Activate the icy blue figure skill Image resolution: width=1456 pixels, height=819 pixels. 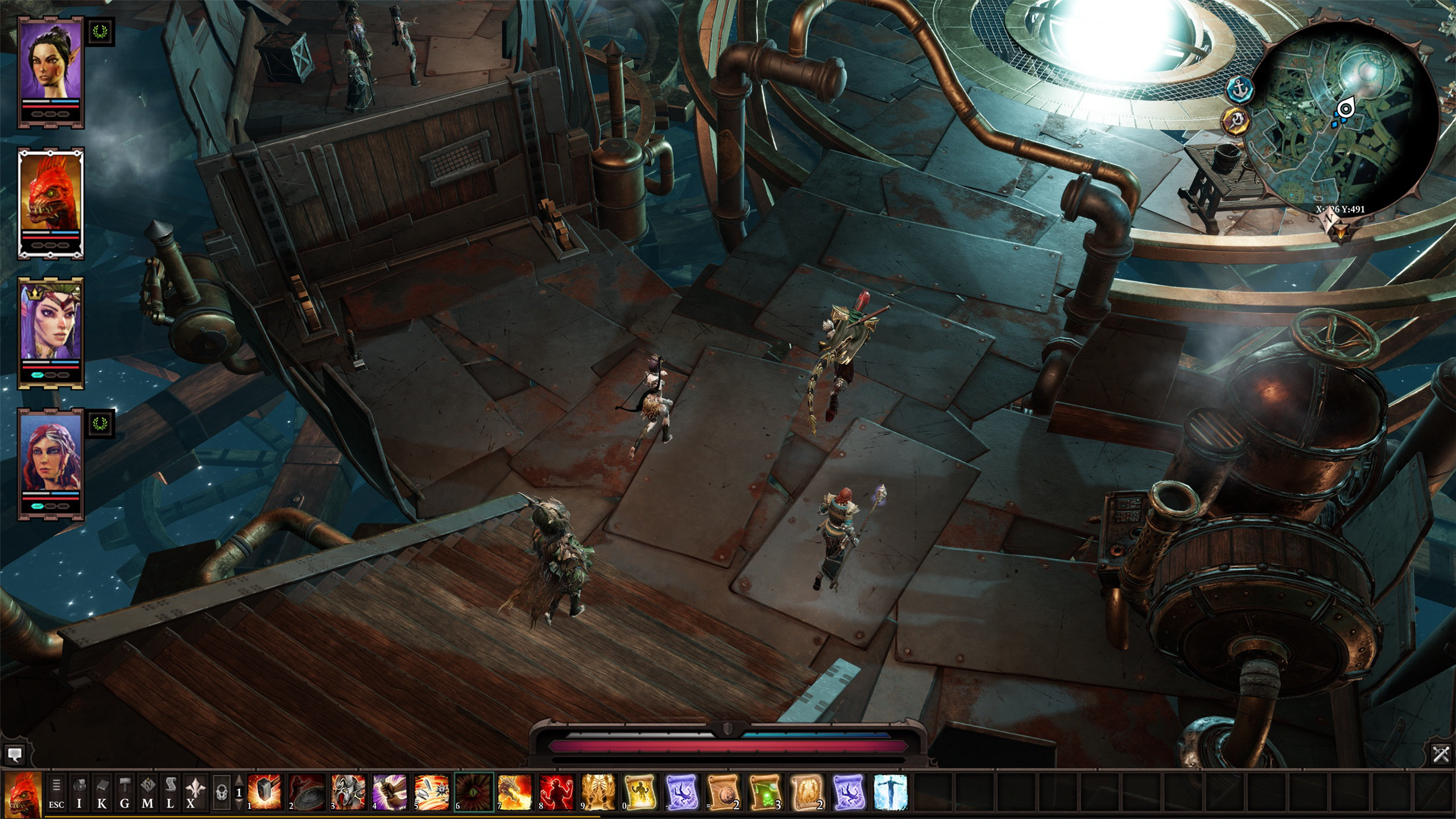(x=890, y=792)
